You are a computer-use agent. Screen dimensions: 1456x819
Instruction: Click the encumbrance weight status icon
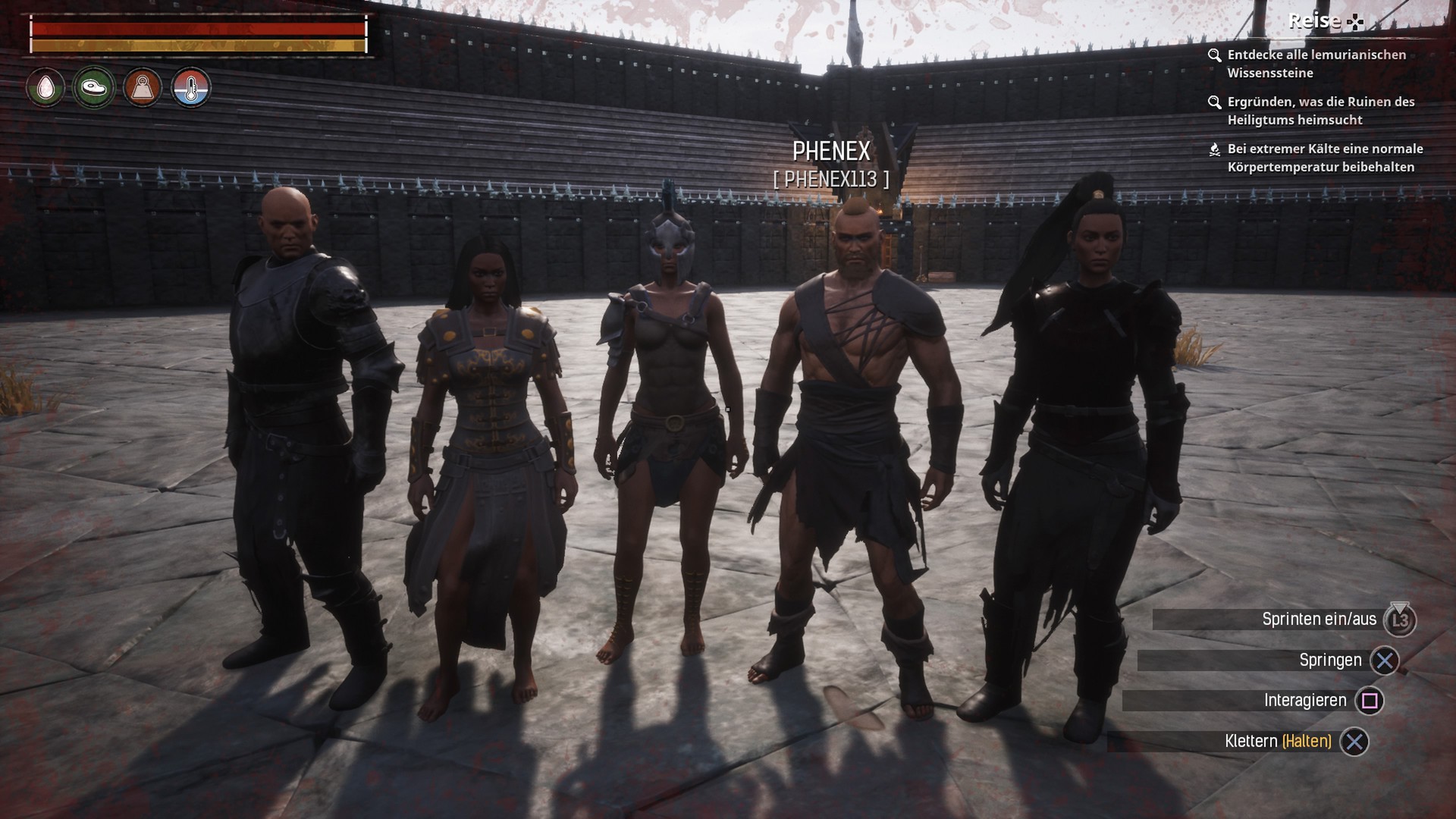(143, 88)
